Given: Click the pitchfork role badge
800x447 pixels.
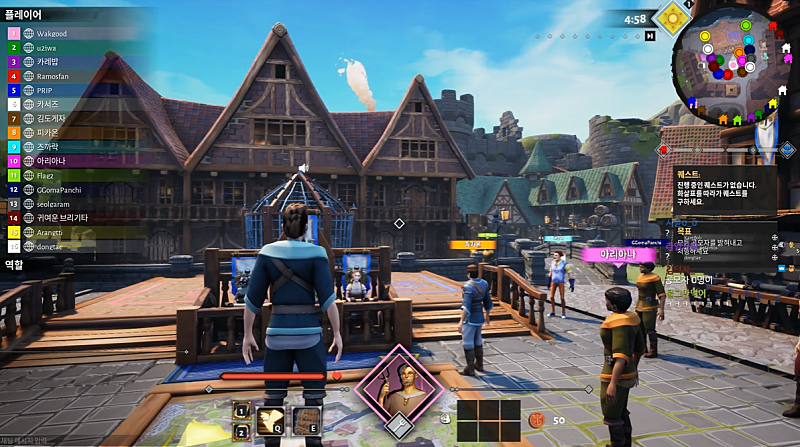Looking at the screenshot, I should (x=399, y=427).
